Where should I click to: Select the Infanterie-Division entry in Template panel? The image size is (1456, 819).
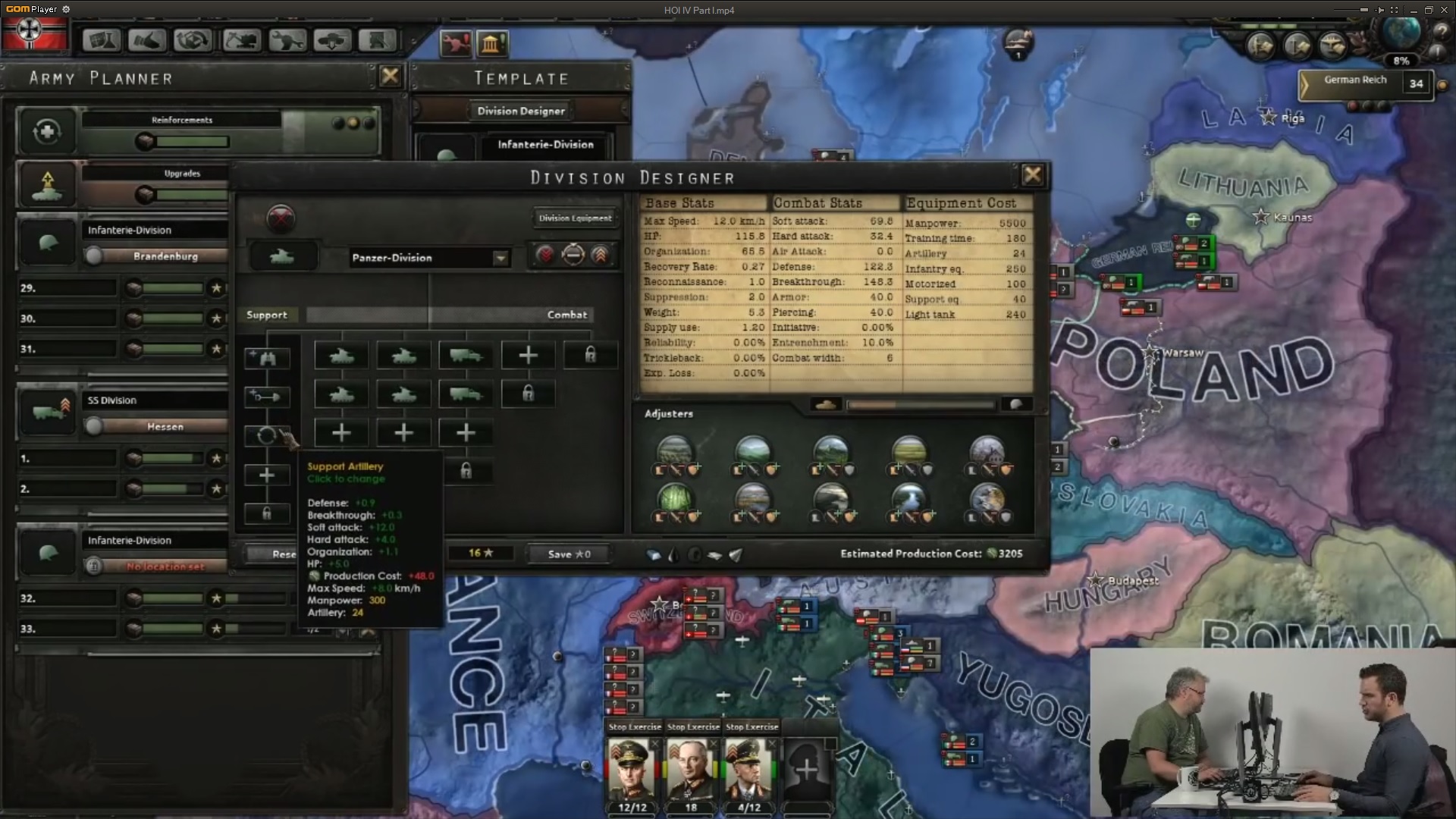tap(545, 145)
